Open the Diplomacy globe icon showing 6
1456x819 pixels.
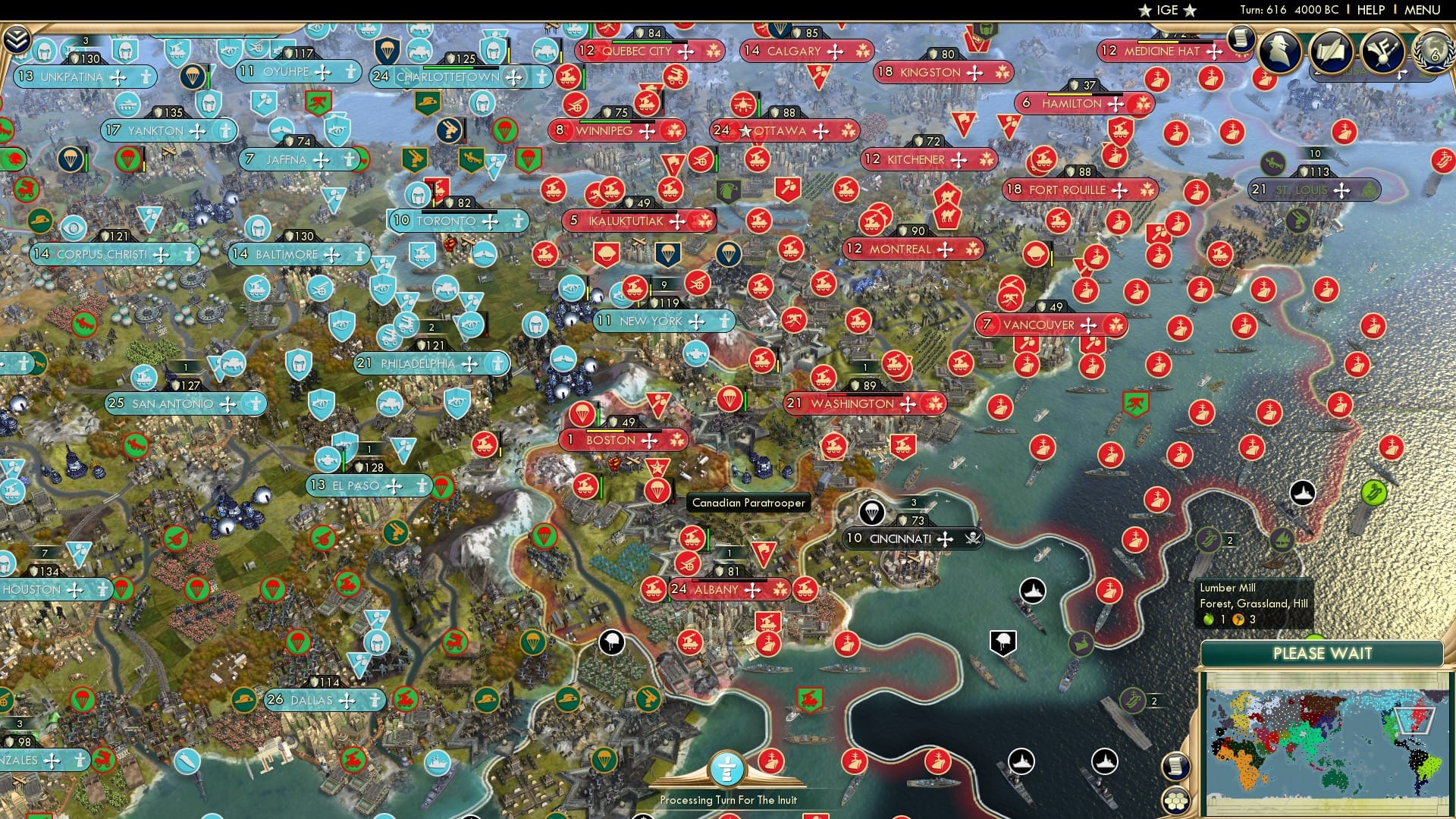(1432, 52)
